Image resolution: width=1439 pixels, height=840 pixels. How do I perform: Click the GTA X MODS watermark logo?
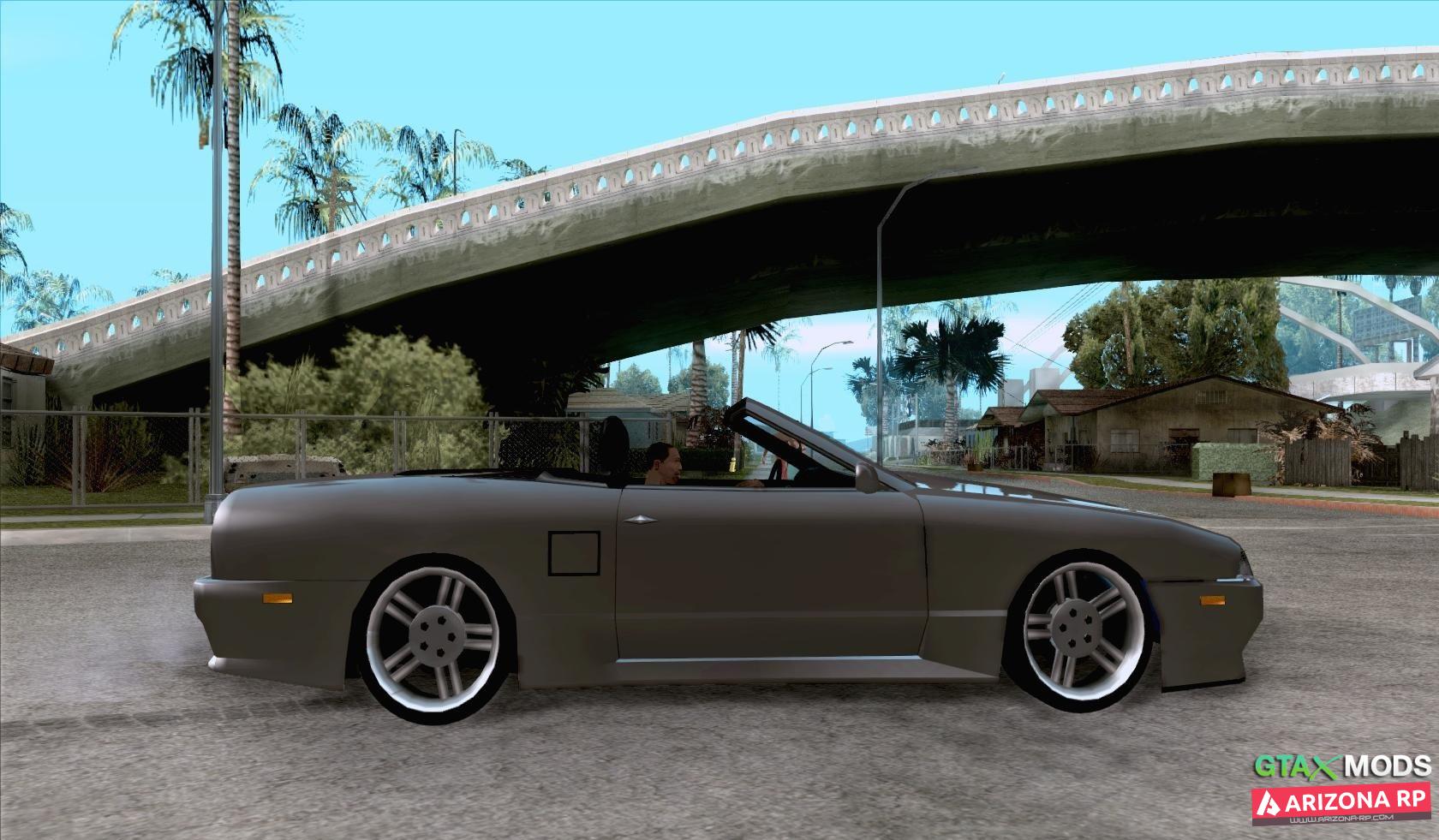[x=1340, y=766]
